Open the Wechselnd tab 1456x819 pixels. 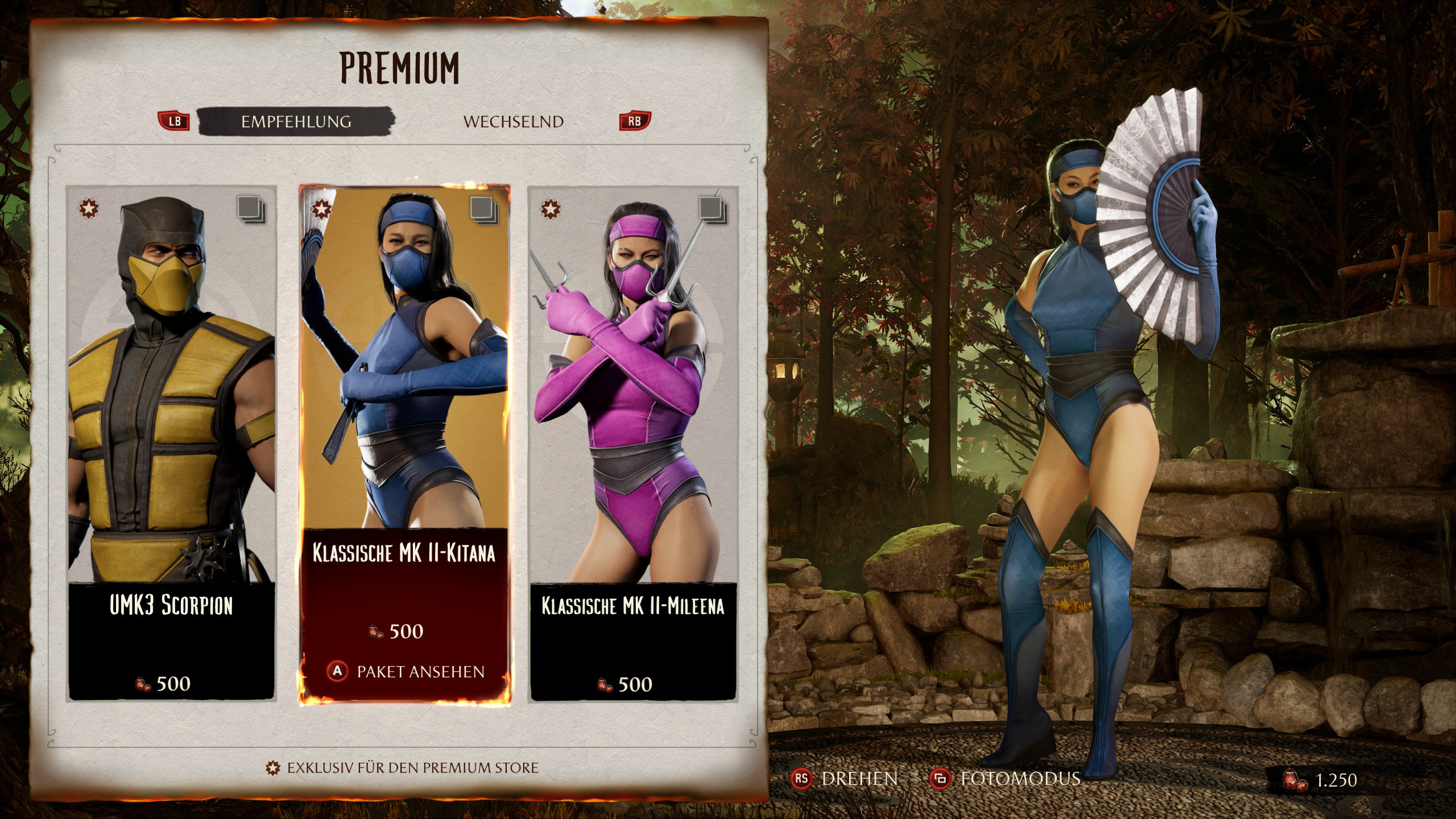tap(513, 122)
